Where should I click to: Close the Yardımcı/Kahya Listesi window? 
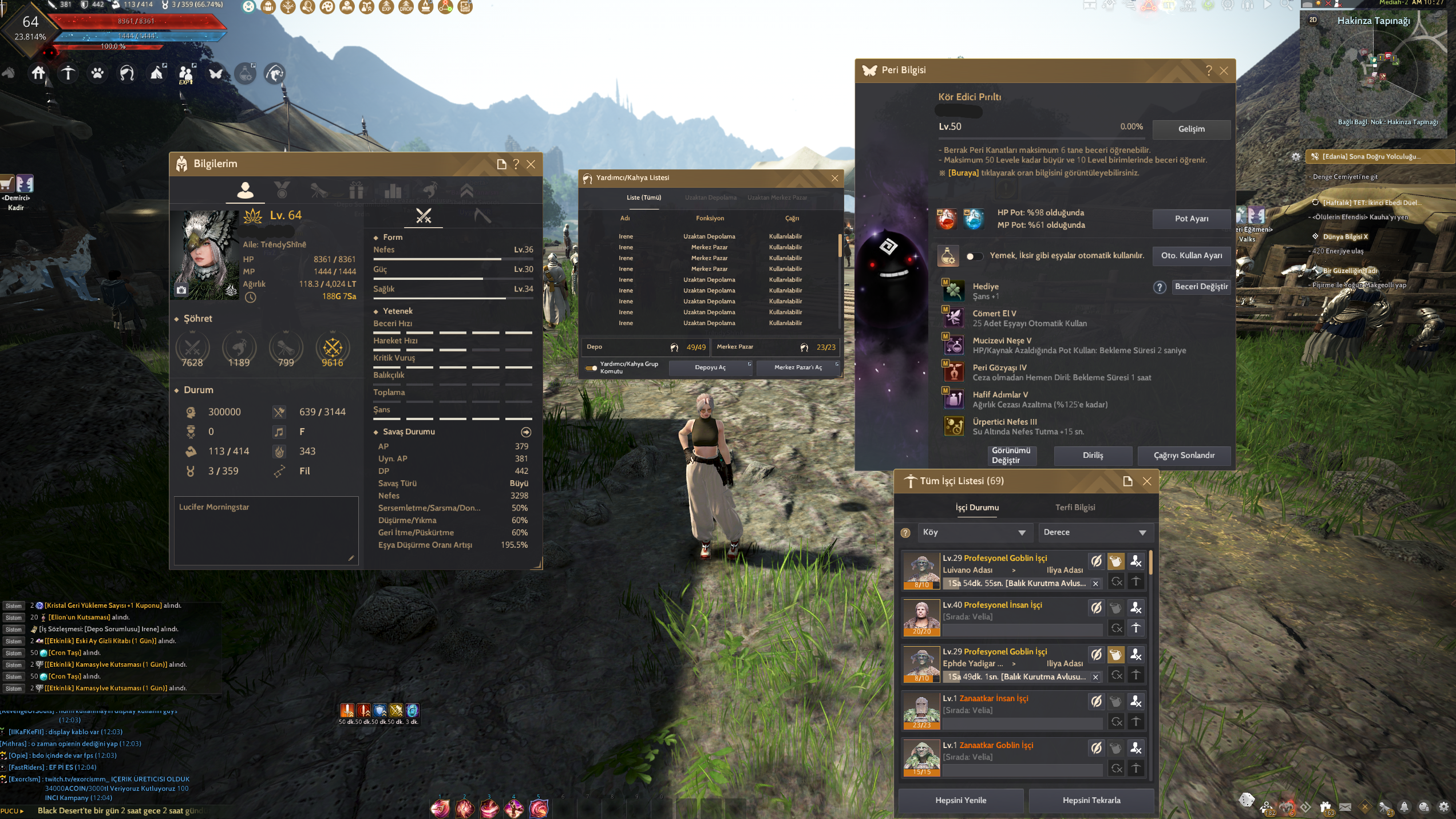(x=834, y=178)
